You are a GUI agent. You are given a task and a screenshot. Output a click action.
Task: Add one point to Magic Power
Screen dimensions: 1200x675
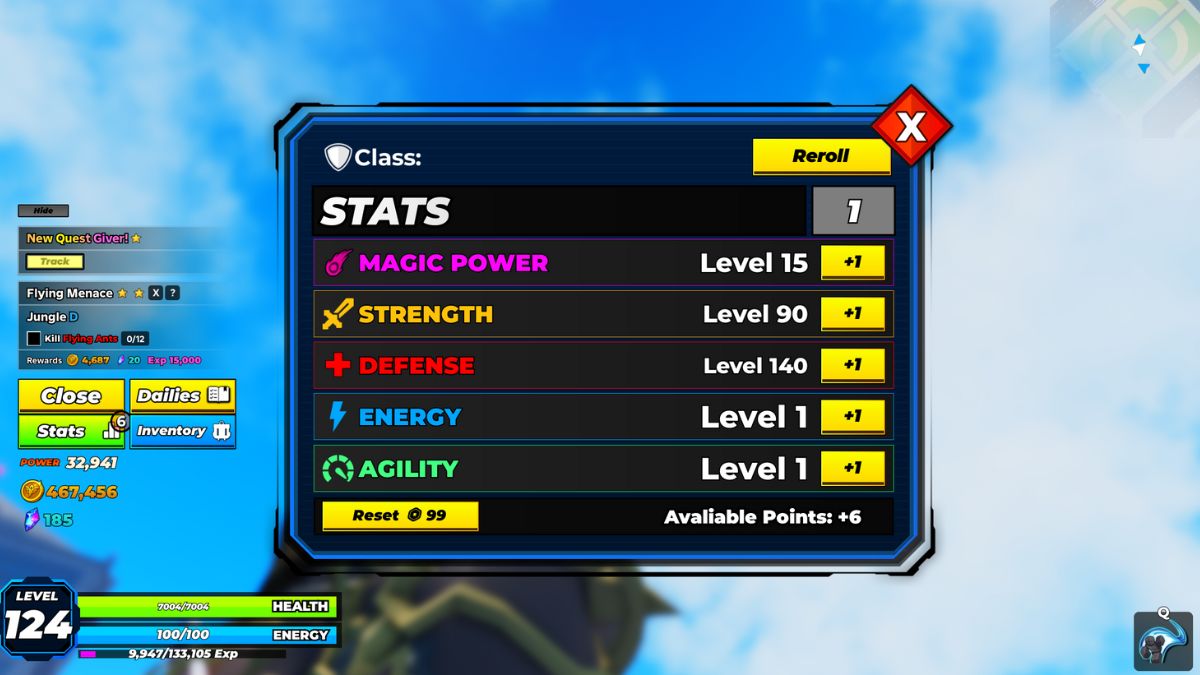click(x=852, y=262)
